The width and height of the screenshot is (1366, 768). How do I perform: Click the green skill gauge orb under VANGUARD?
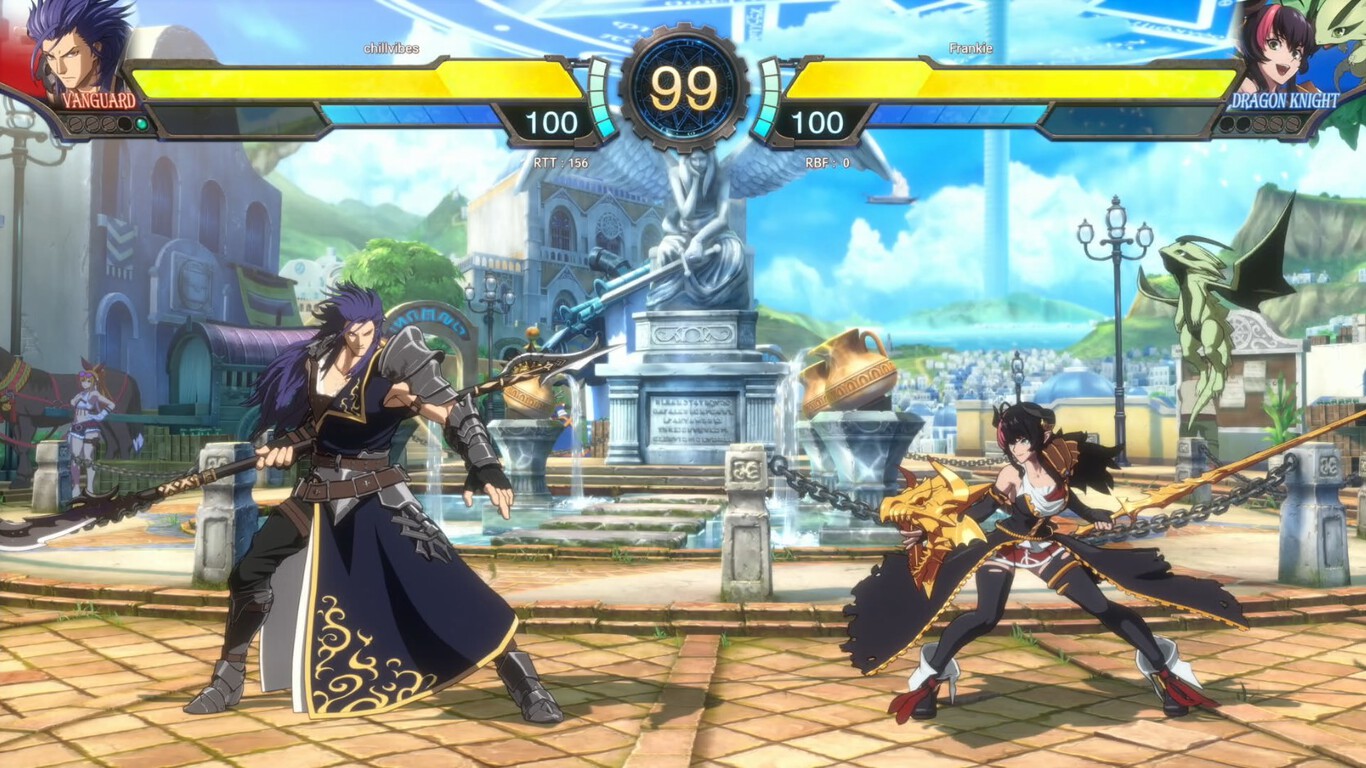coord(141,124)
